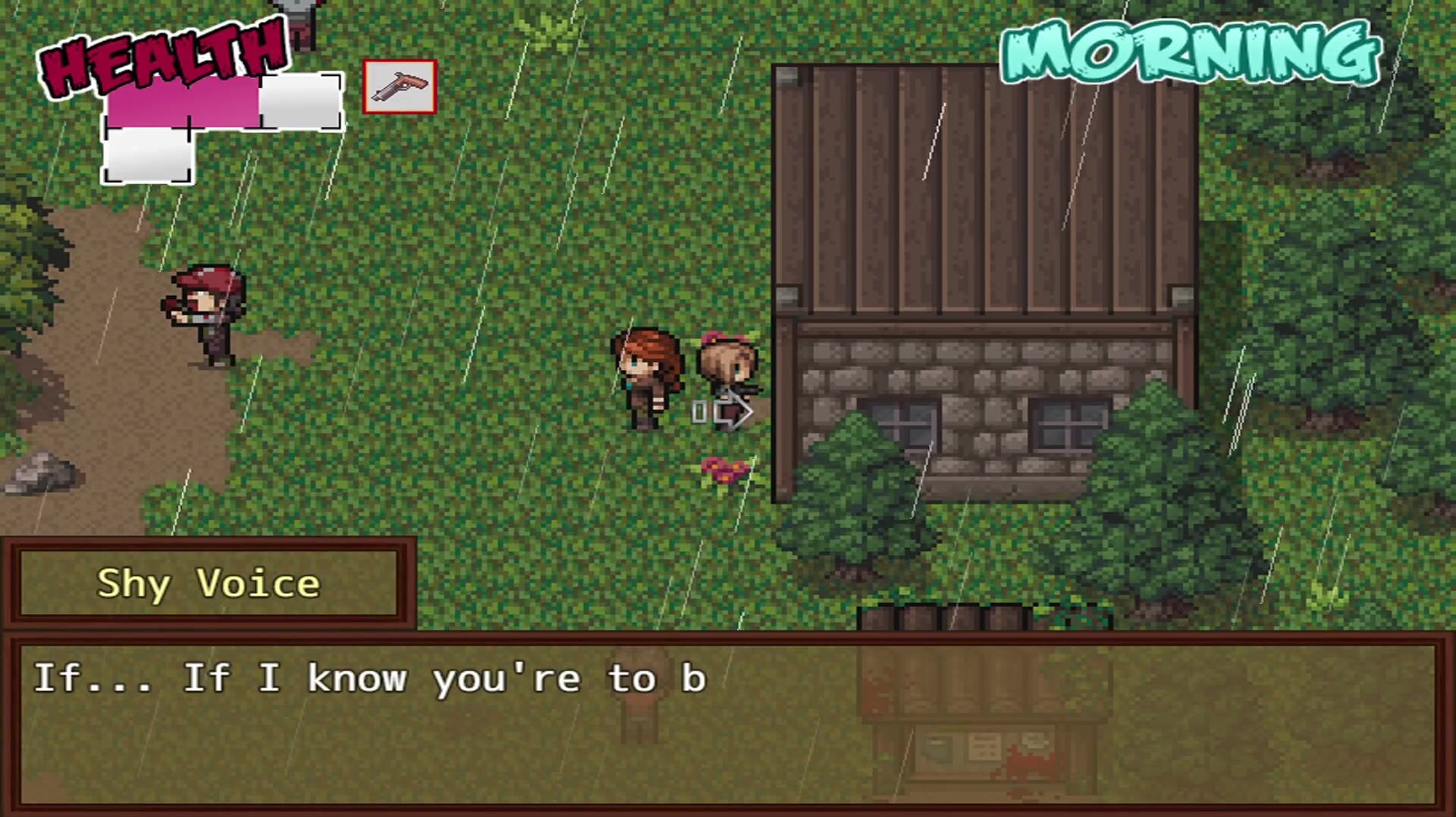
Task: Advance the Shy Voice dialogue box
Action: (727, 721)
